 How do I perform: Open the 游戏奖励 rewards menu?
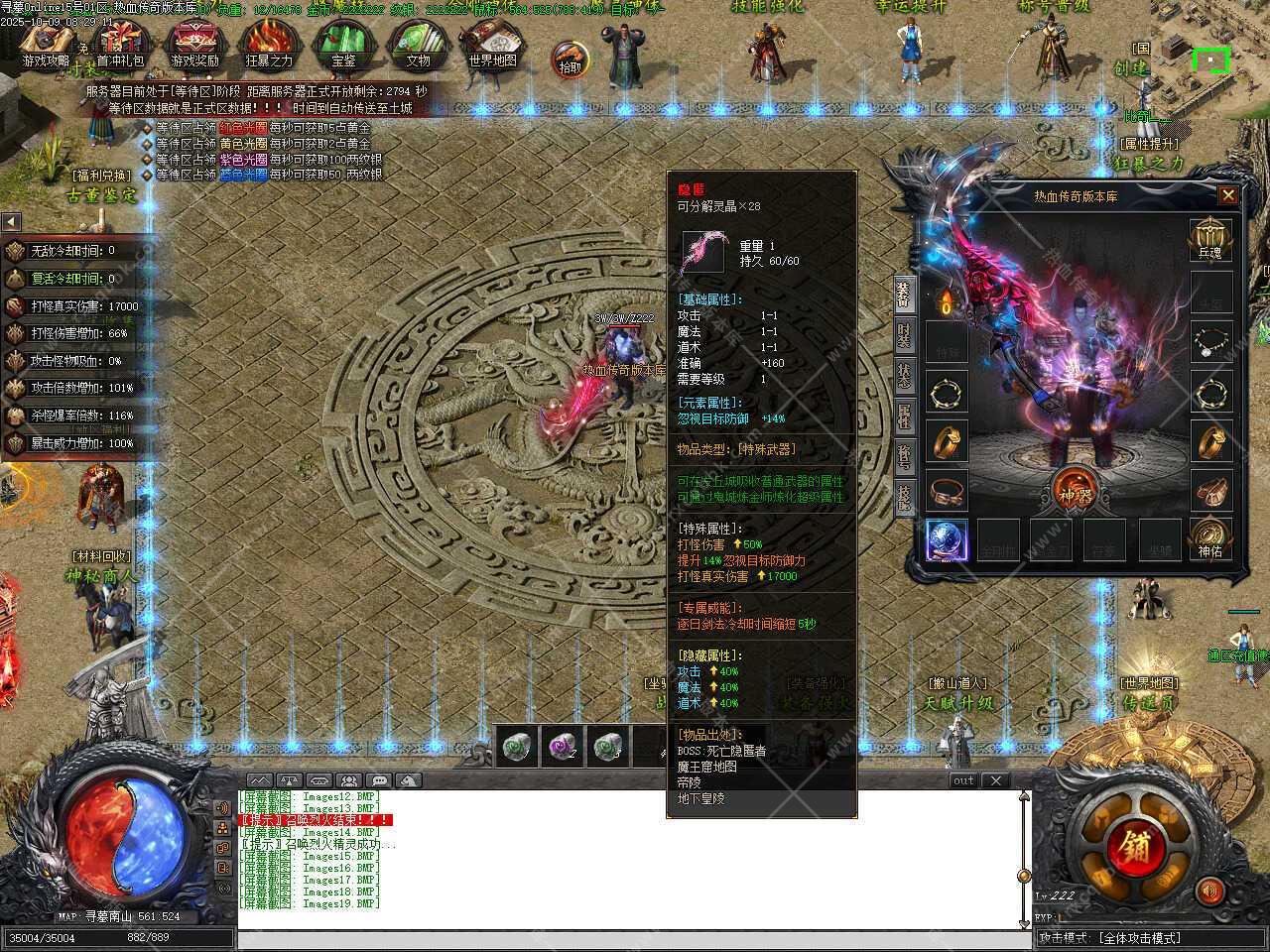pyautogui.click(x=194, y=46)
